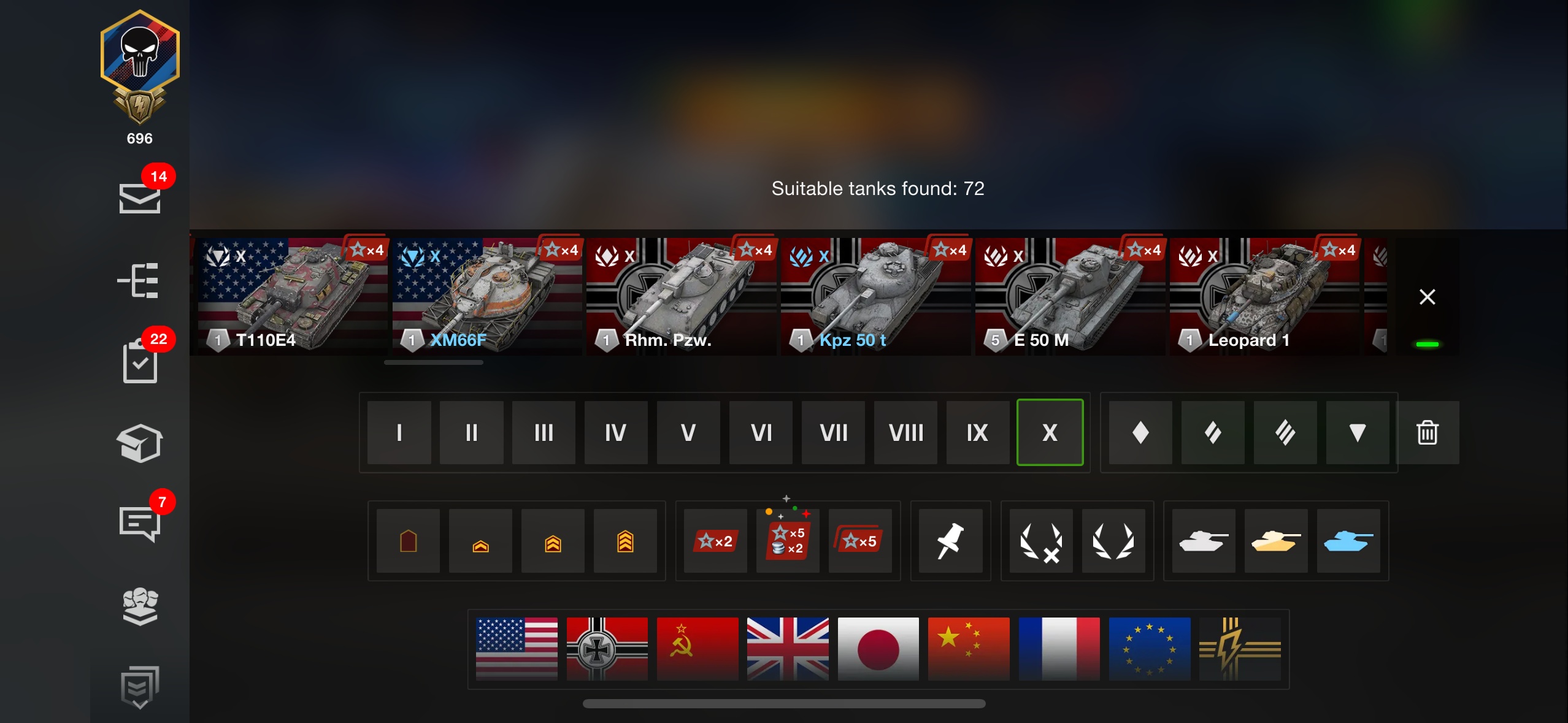Screen dimensions: 1568x723
Task: Enable the tier V filter
Action: tap(688, 433)
